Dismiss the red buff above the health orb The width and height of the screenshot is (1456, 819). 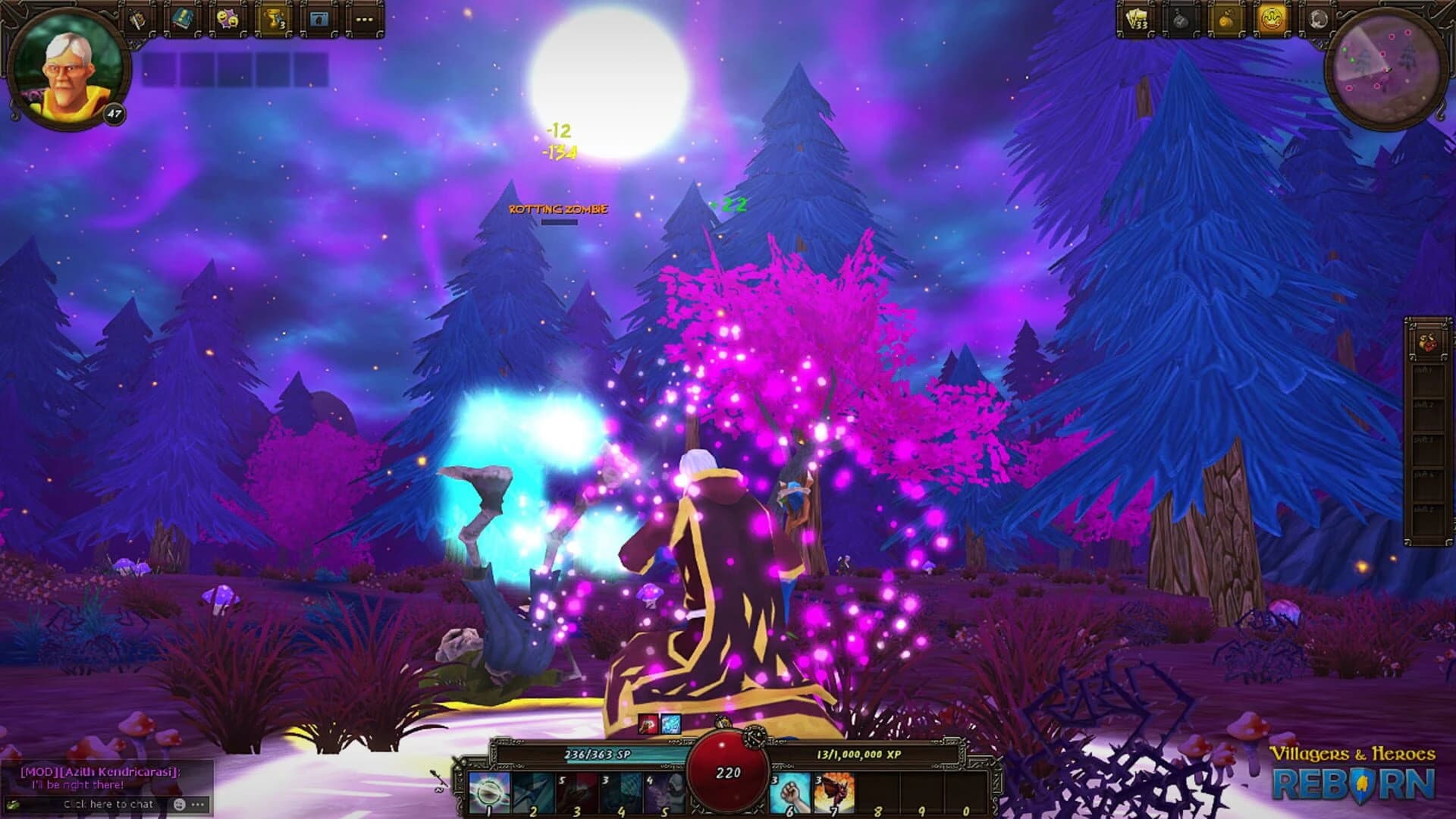pyautogui.click(x=648, y=724)
